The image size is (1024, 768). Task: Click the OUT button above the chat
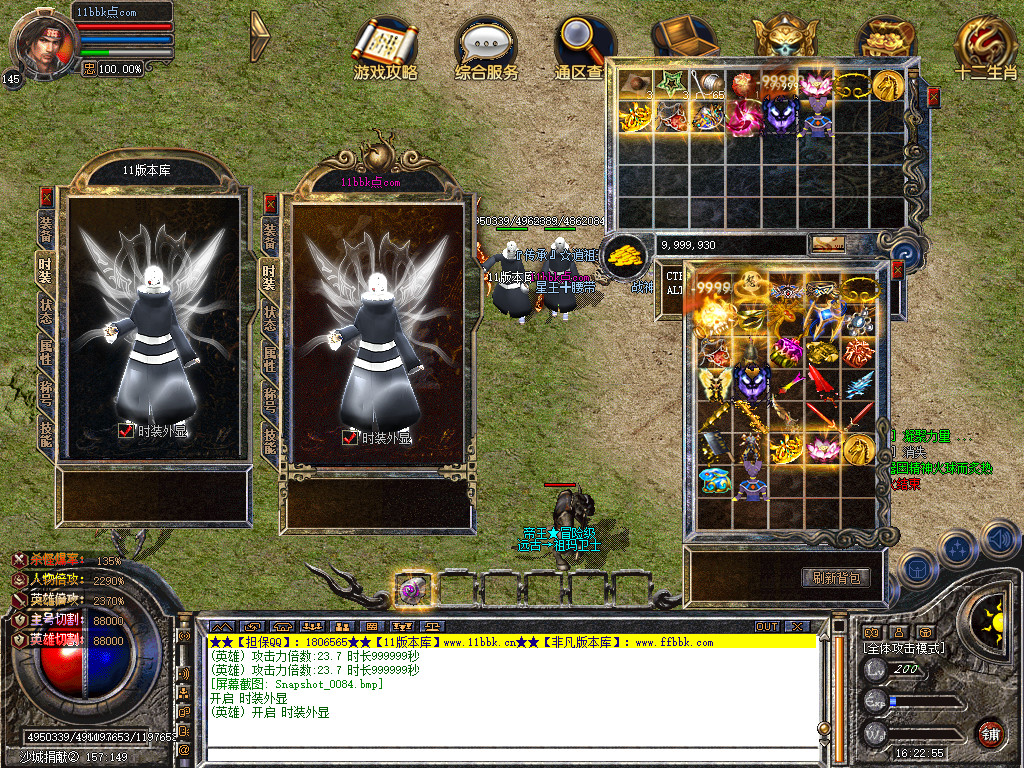click(x=767, y=626)
